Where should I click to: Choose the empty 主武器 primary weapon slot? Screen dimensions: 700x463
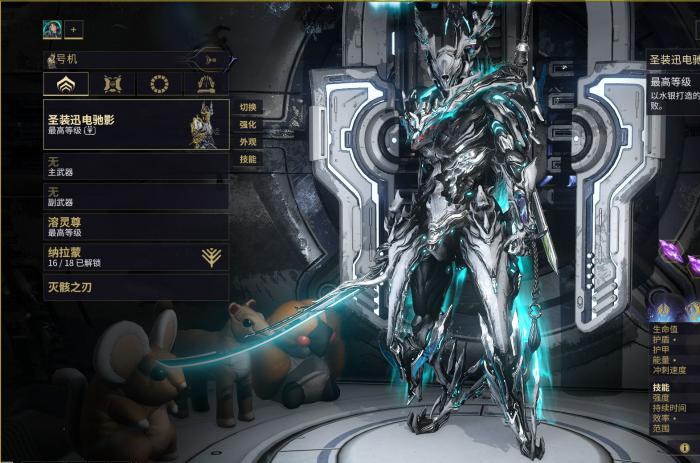tap(136, 166)
